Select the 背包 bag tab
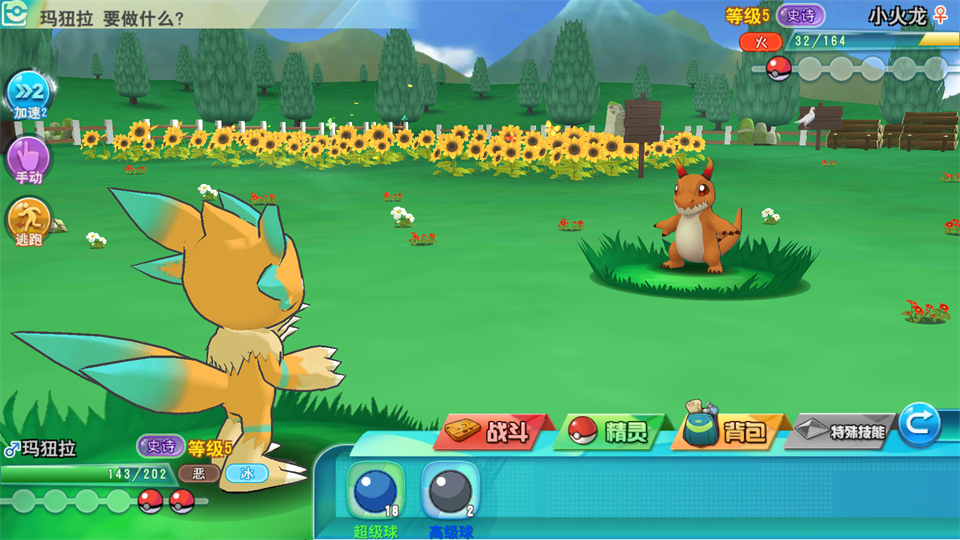This screenshot has height=540, width=960. coord(730,431)
